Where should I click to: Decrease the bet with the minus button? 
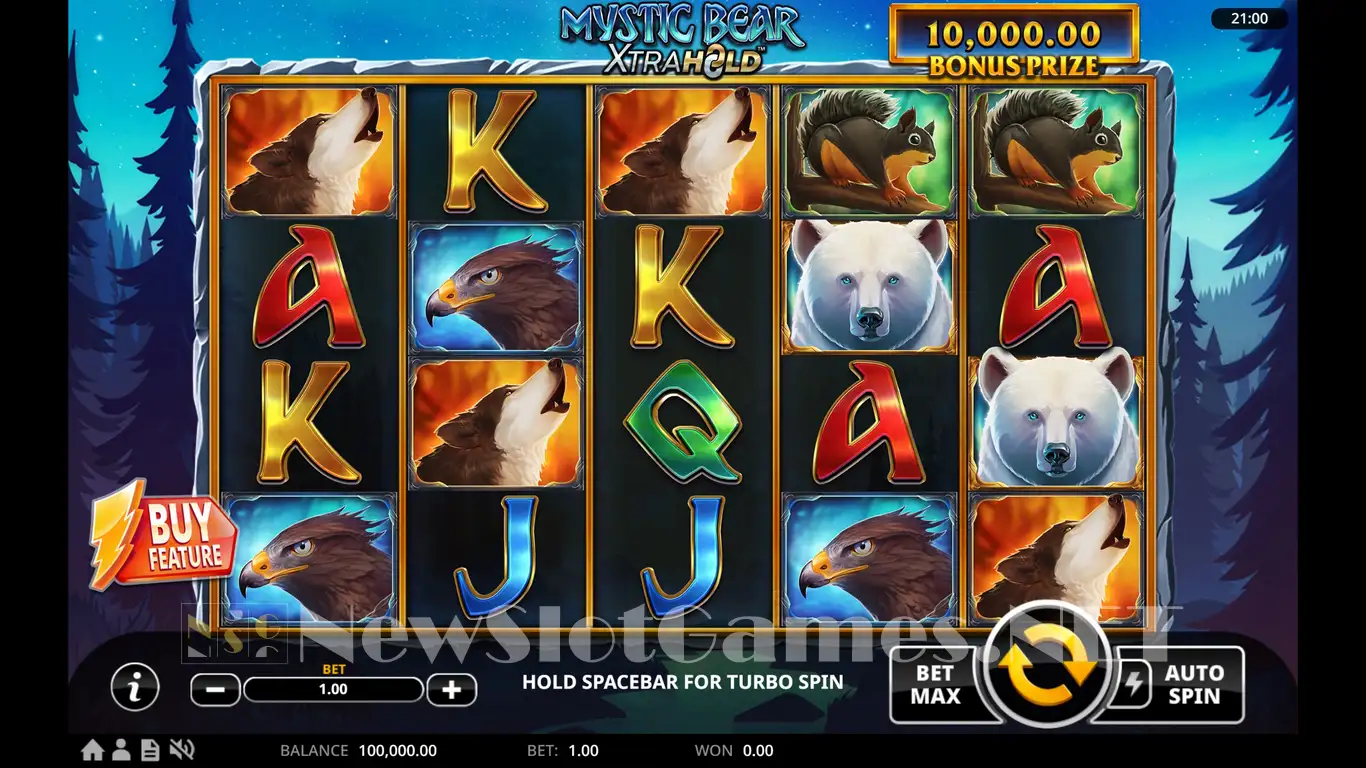215,689
